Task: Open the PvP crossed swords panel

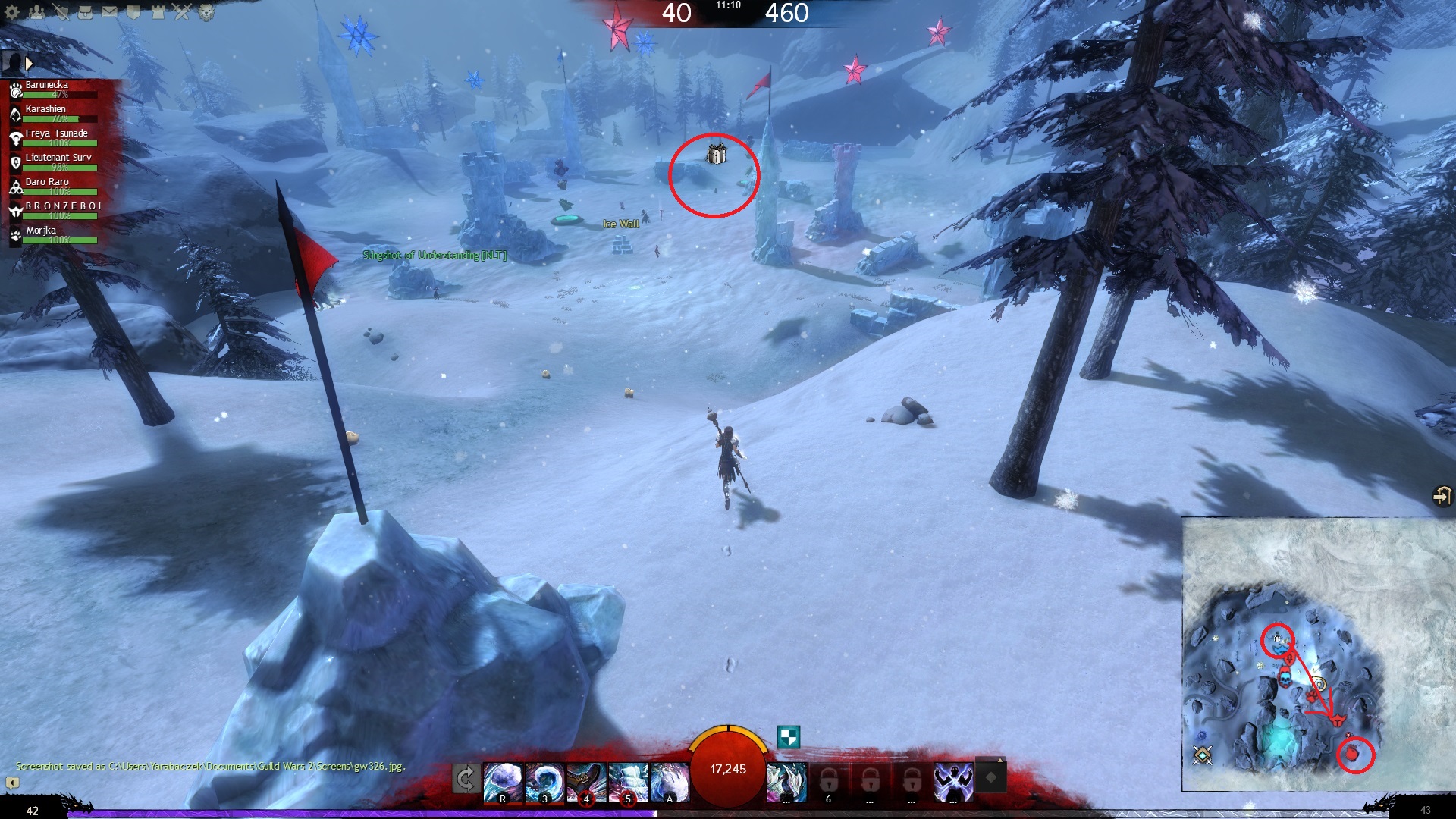Action: (x=182, y=12)
